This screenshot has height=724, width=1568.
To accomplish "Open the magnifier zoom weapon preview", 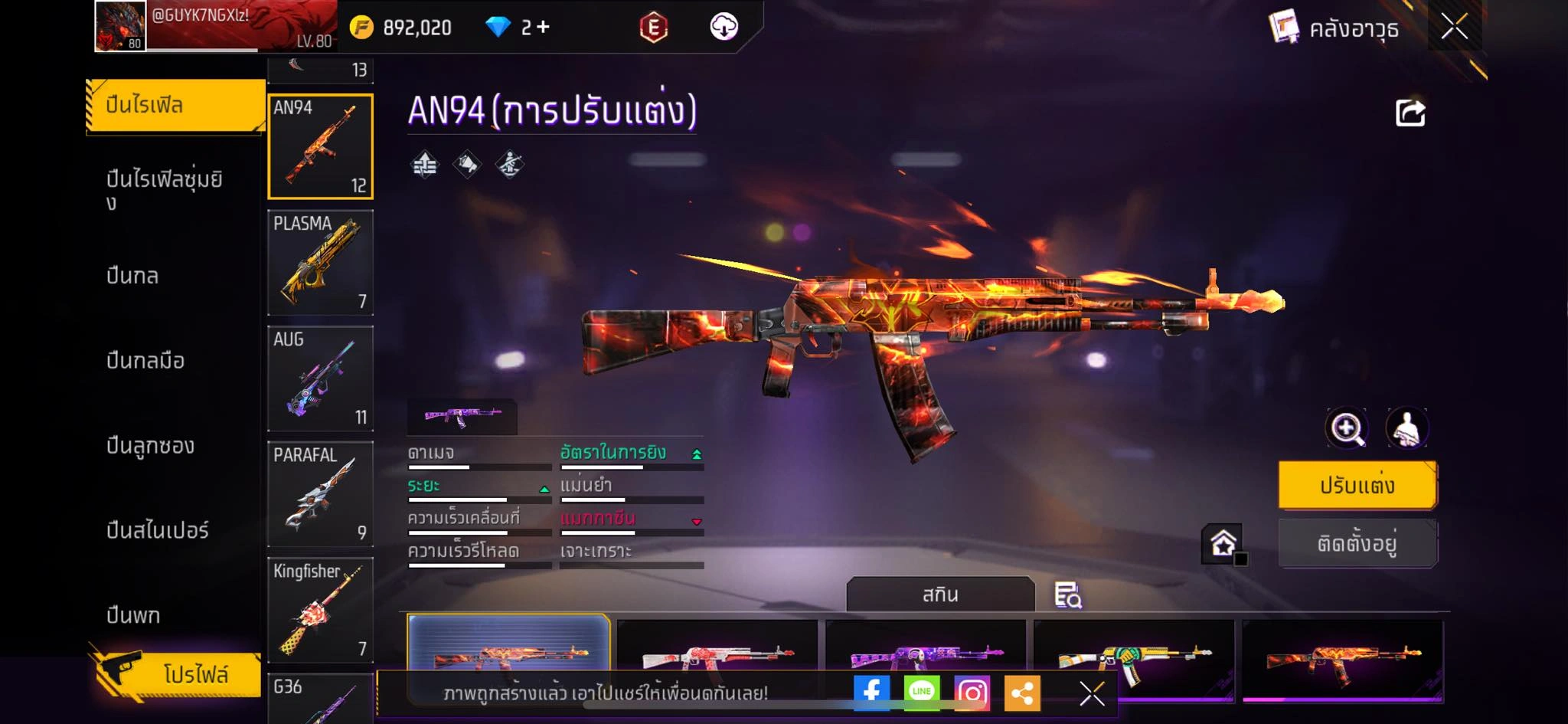I will (1346, 428).
